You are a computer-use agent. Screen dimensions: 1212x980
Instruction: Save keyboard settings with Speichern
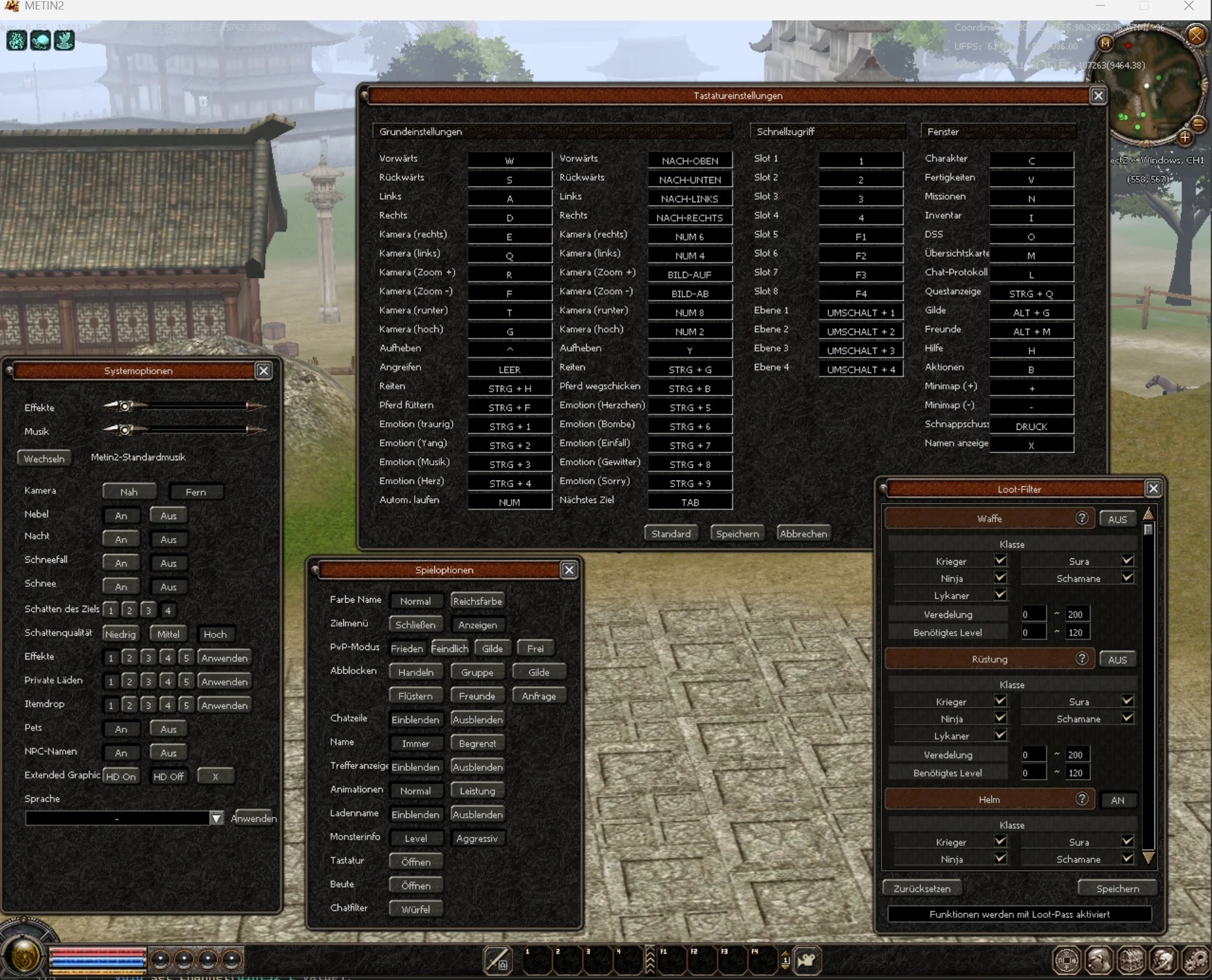[x=737, y=534]
